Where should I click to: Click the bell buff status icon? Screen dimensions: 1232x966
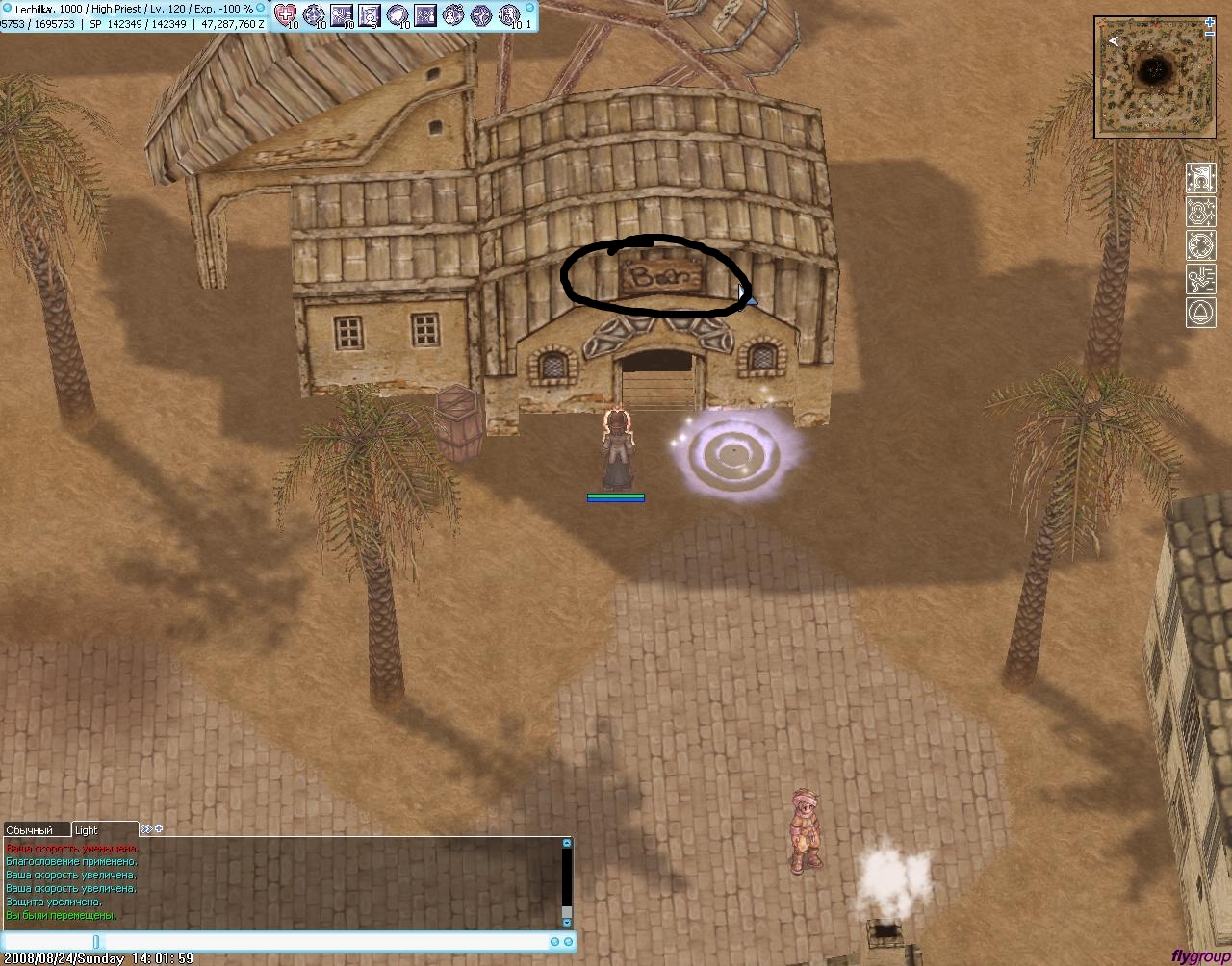pos(1200,313)
